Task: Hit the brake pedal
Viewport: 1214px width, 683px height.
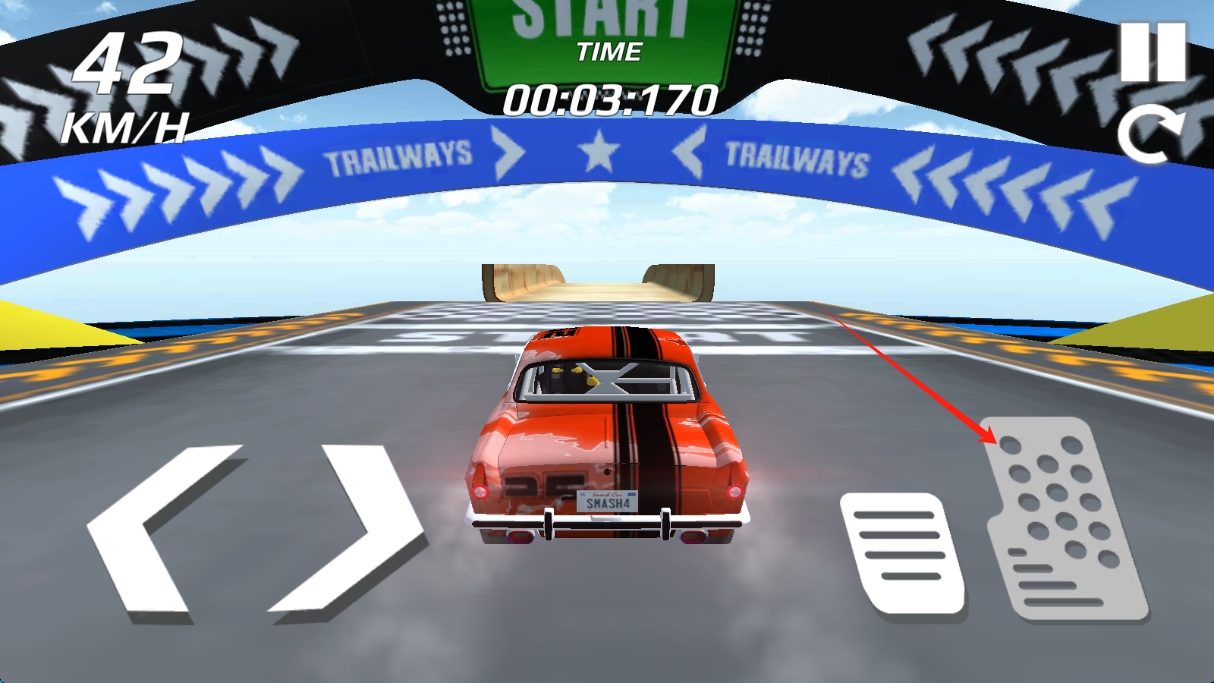Action: click(902, 552)
